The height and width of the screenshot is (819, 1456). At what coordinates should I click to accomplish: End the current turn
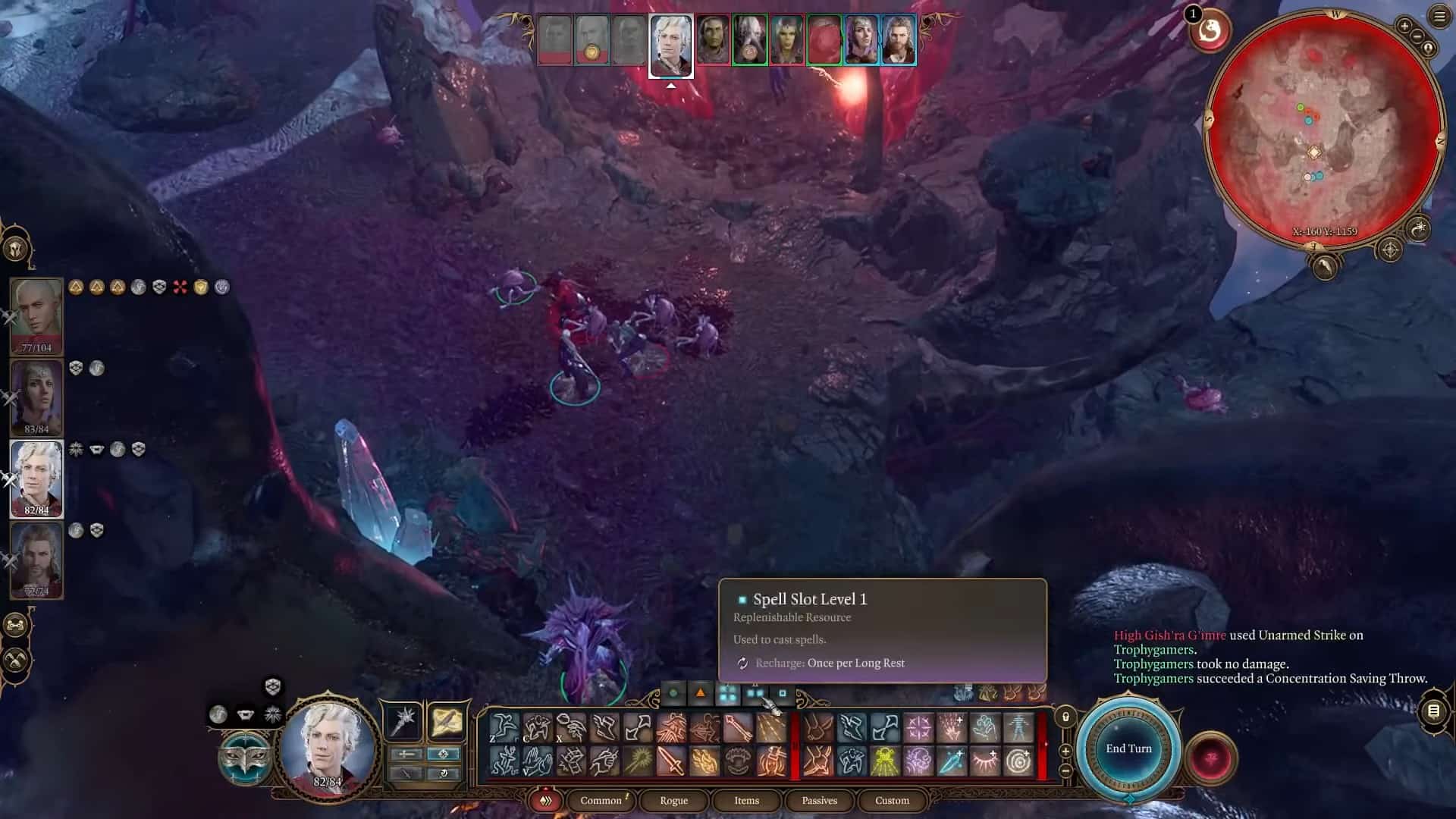pos(1128,748)
